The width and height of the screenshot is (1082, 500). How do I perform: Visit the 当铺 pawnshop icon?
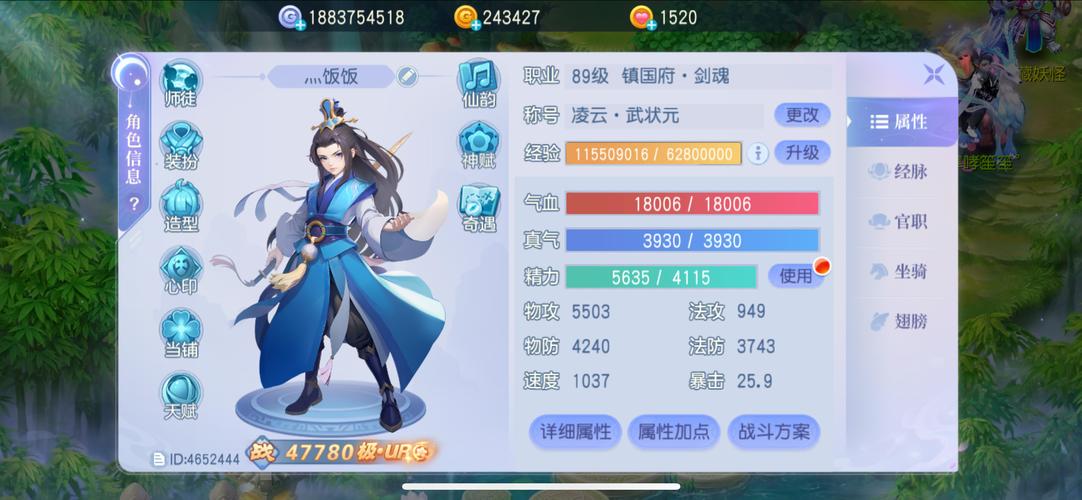[x=181, y=334]
